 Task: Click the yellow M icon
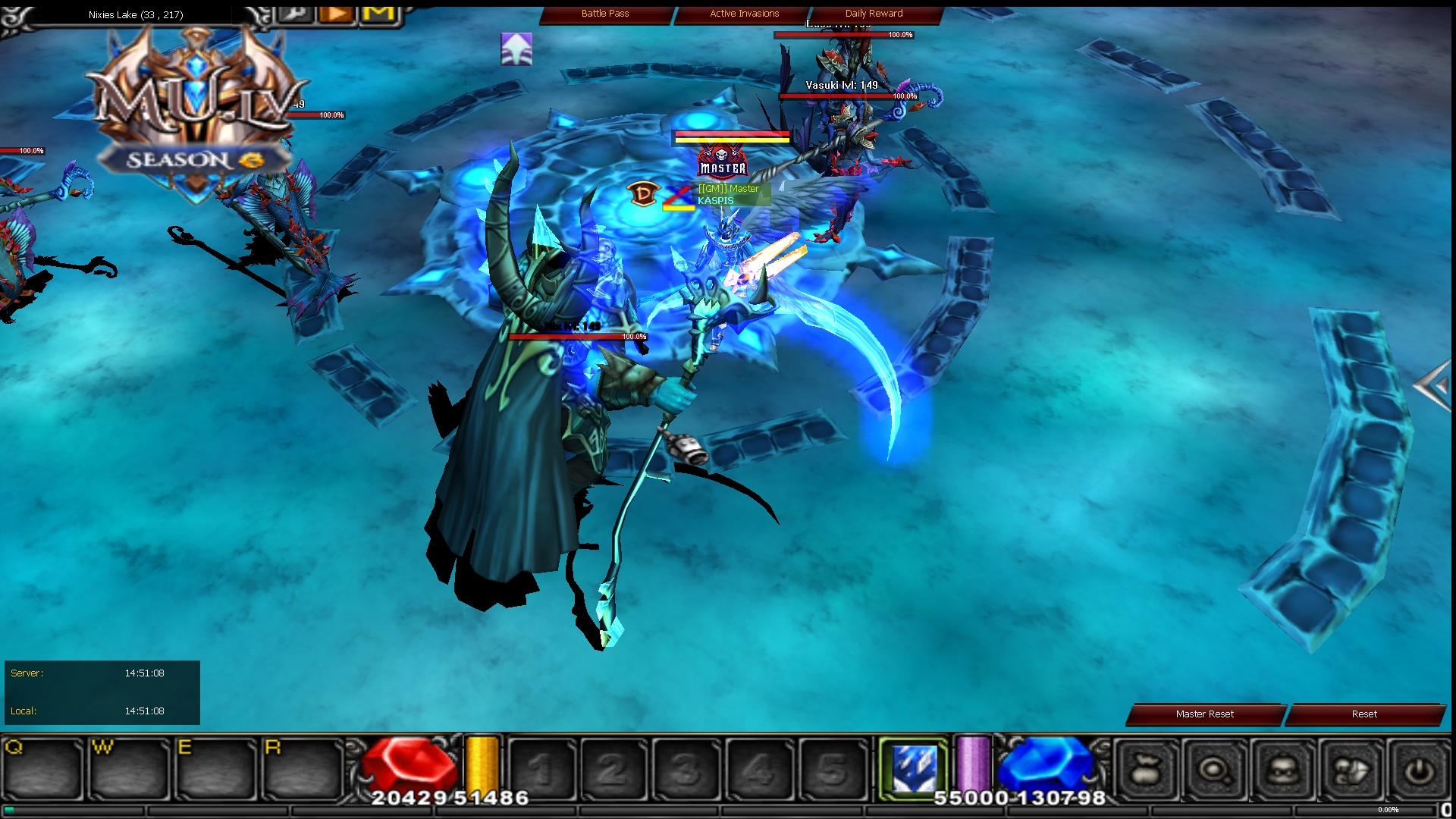click(378, 12)
